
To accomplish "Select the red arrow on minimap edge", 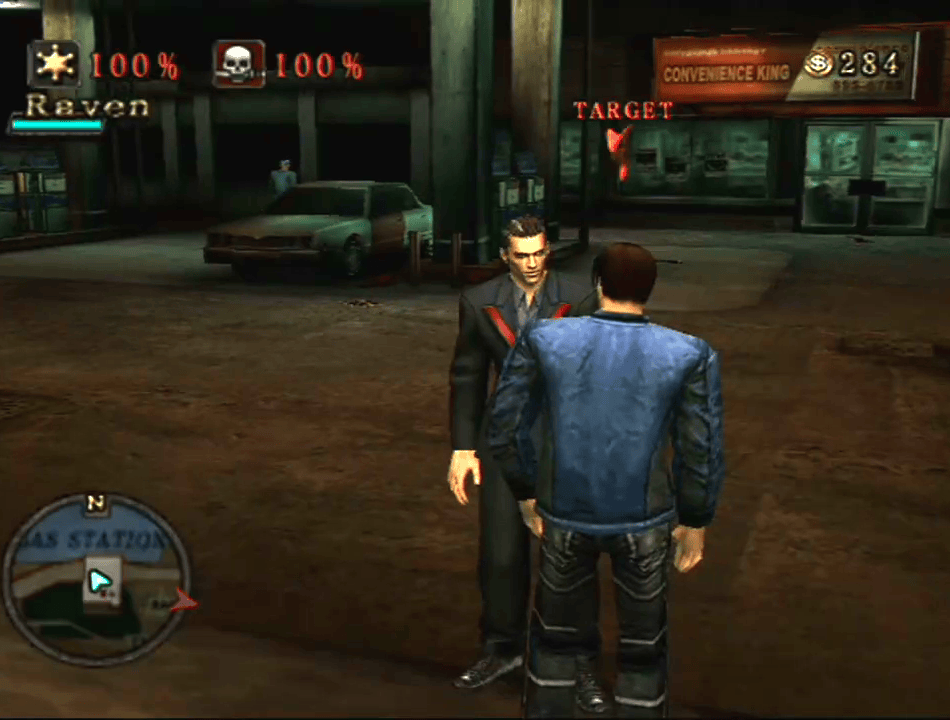I will coord(183,600).
